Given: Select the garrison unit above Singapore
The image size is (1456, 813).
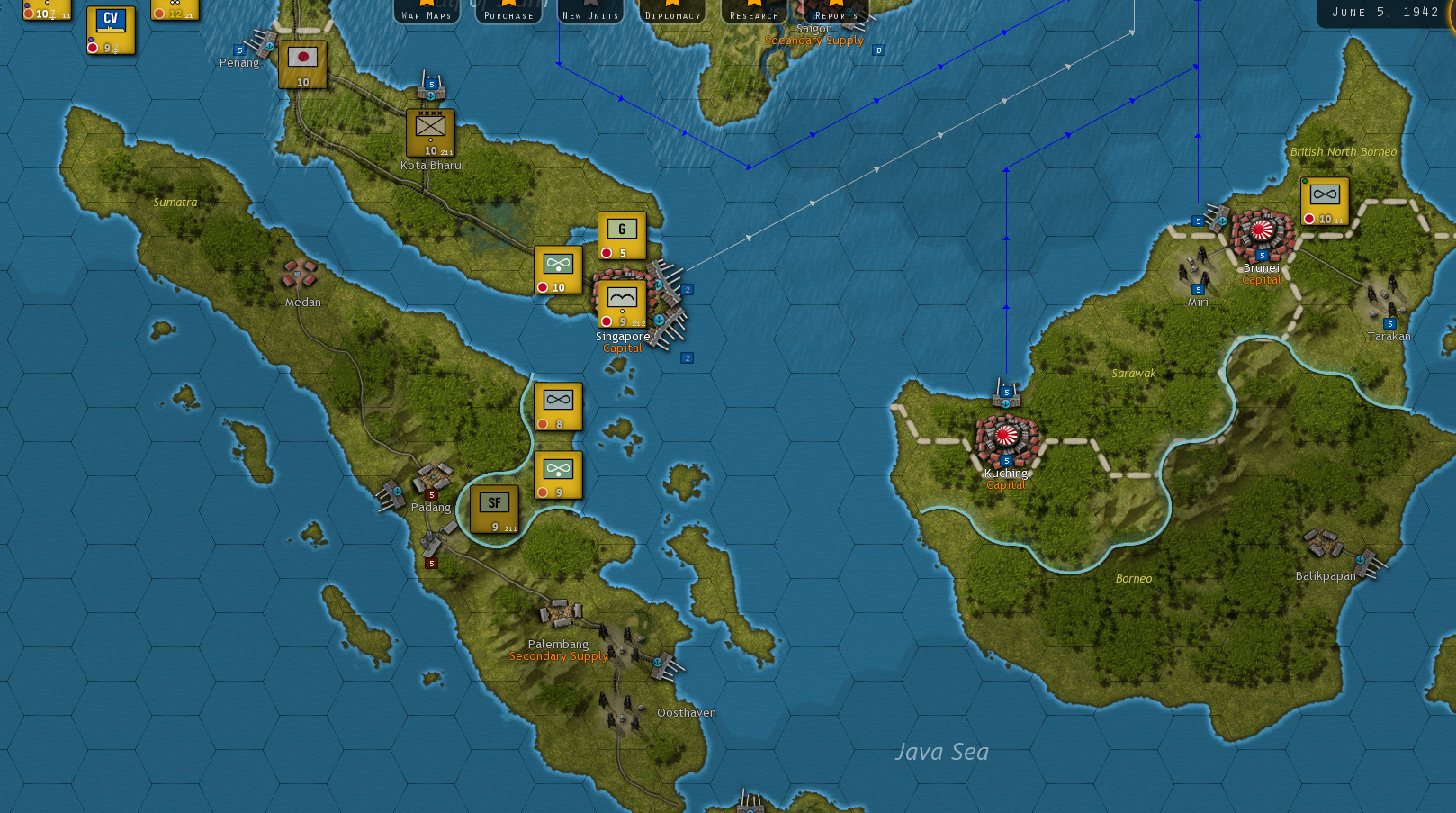Looking at the screenshot, I should pyautogui.click(x=622, y=235).
